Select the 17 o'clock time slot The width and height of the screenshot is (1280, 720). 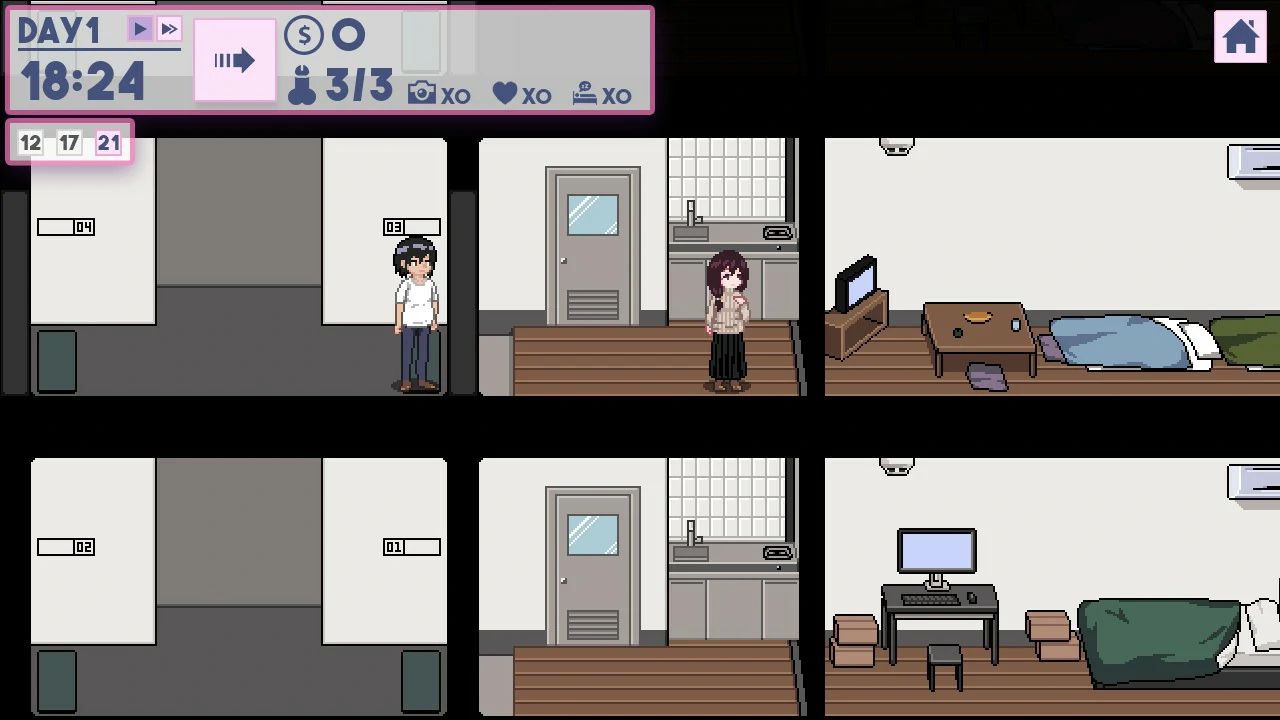(69, 143)
